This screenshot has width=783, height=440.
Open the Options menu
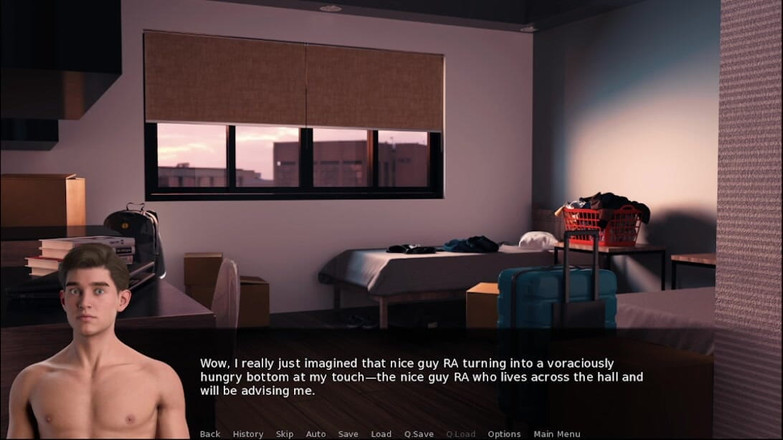coord(504,434)
